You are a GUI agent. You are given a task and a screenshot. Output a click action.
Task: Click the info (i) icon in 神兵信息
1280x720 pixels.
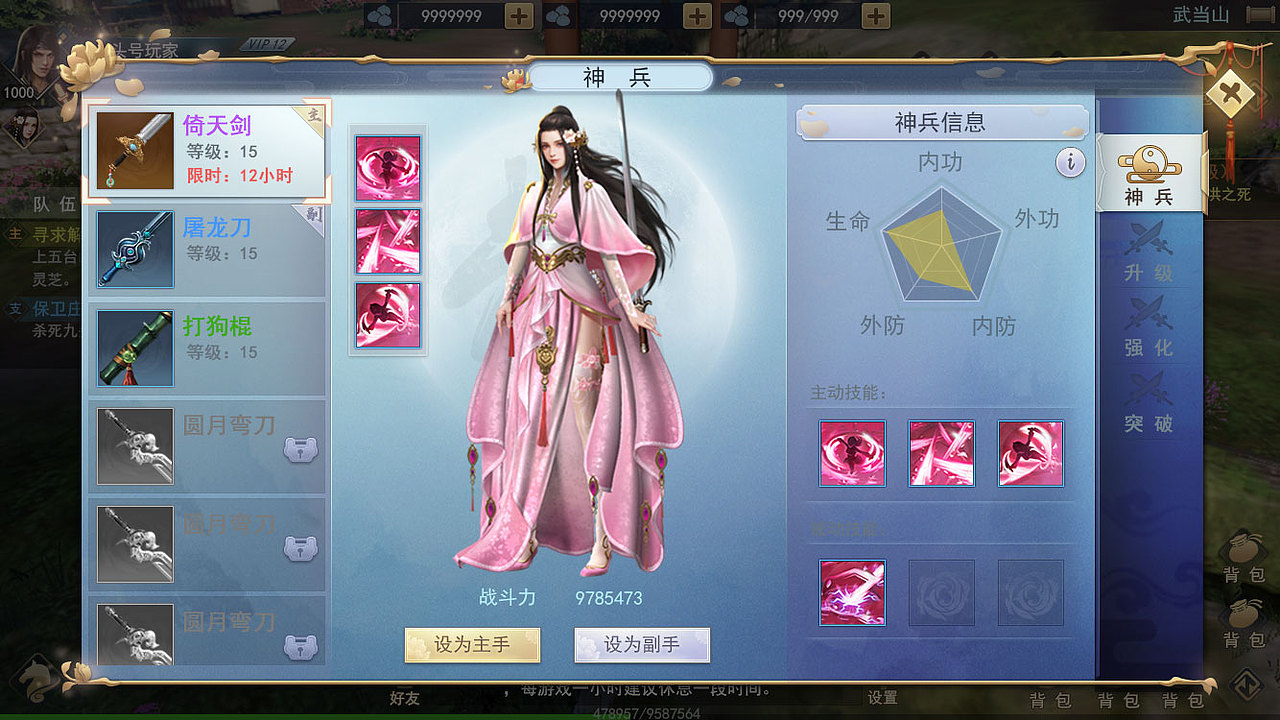coord(1071,162)
